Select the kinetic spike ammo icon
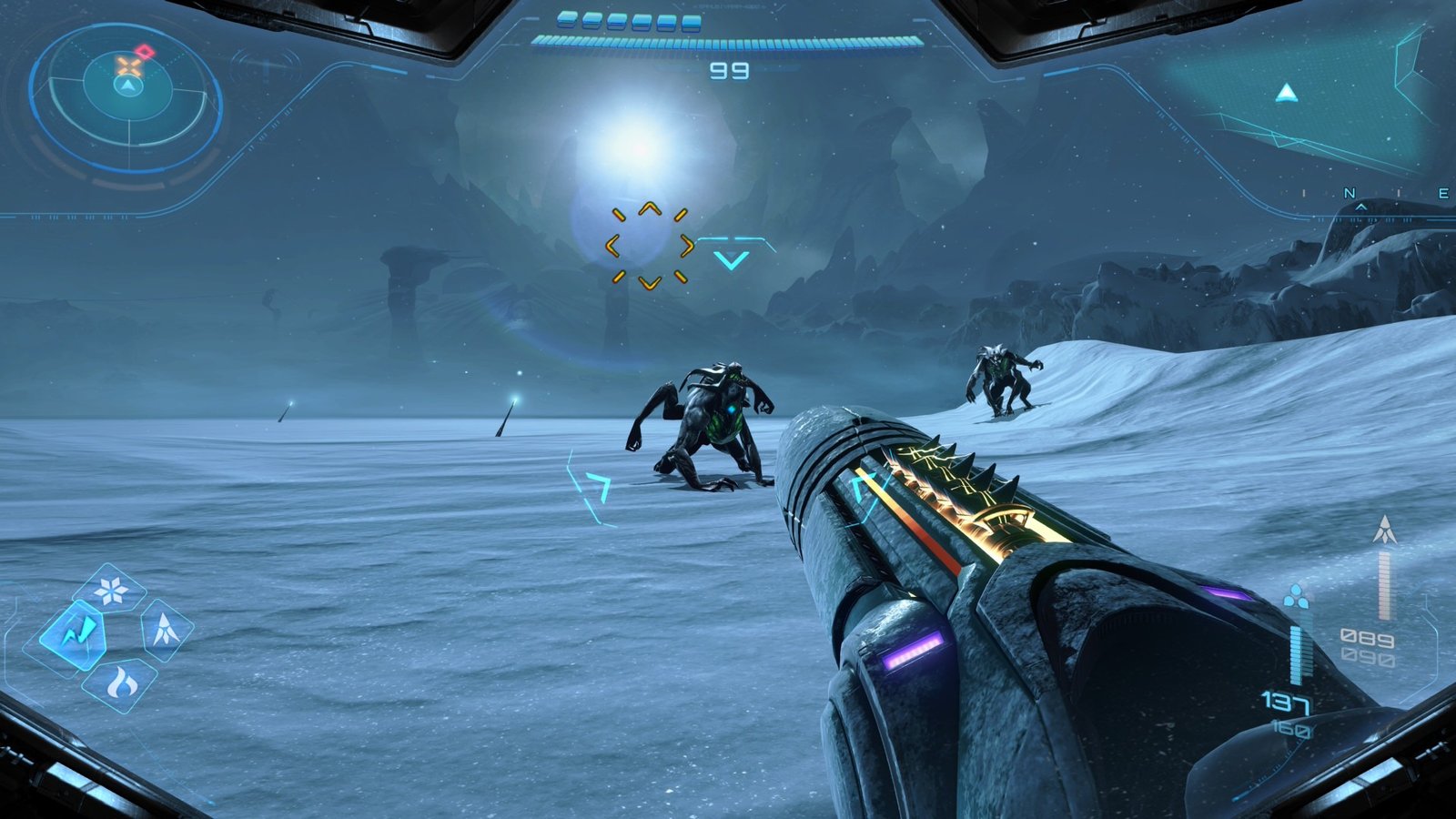Viewport: 1456px width, 819px height. [165, 629]
